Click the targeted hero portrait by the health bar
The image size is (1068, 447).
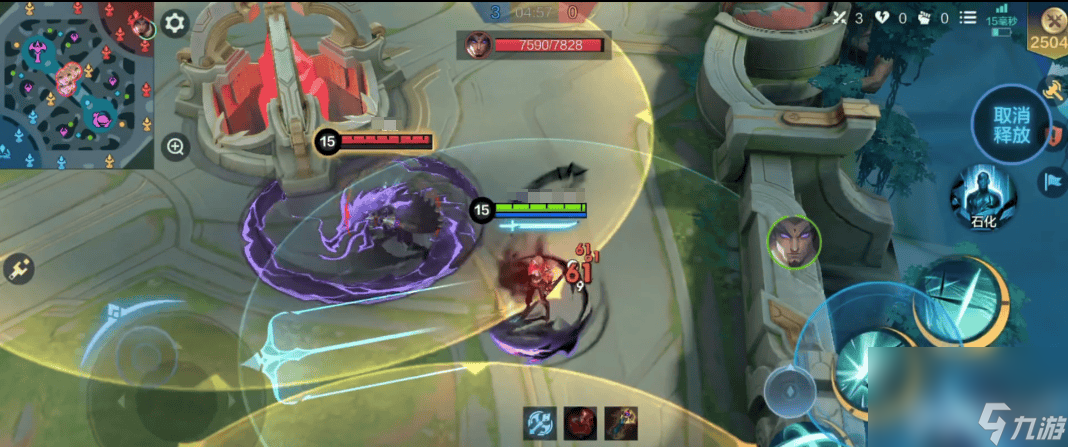(478, 45)
